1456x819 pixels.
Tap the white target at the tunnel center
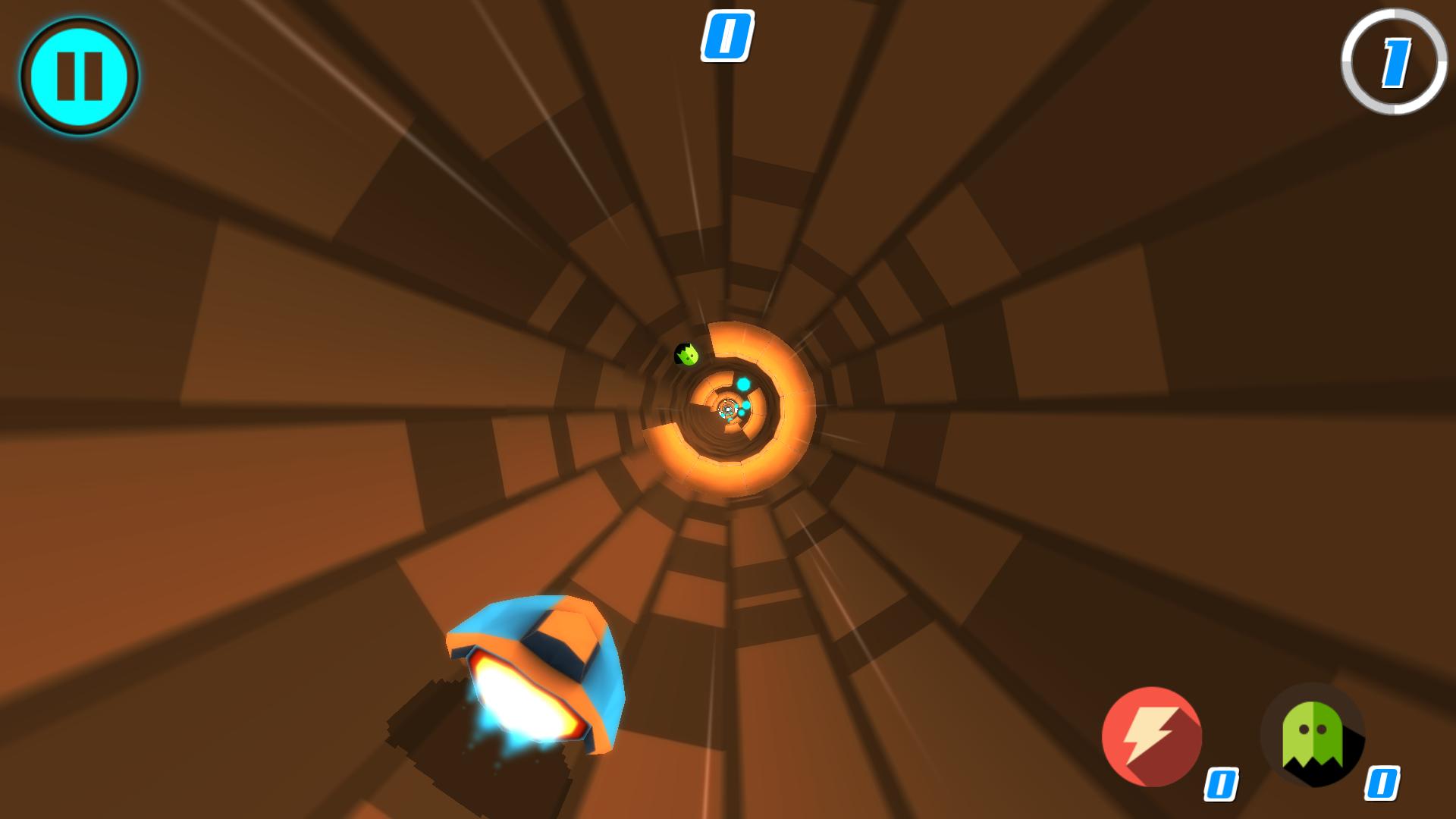pyautogui.click(x=726, y=411)
